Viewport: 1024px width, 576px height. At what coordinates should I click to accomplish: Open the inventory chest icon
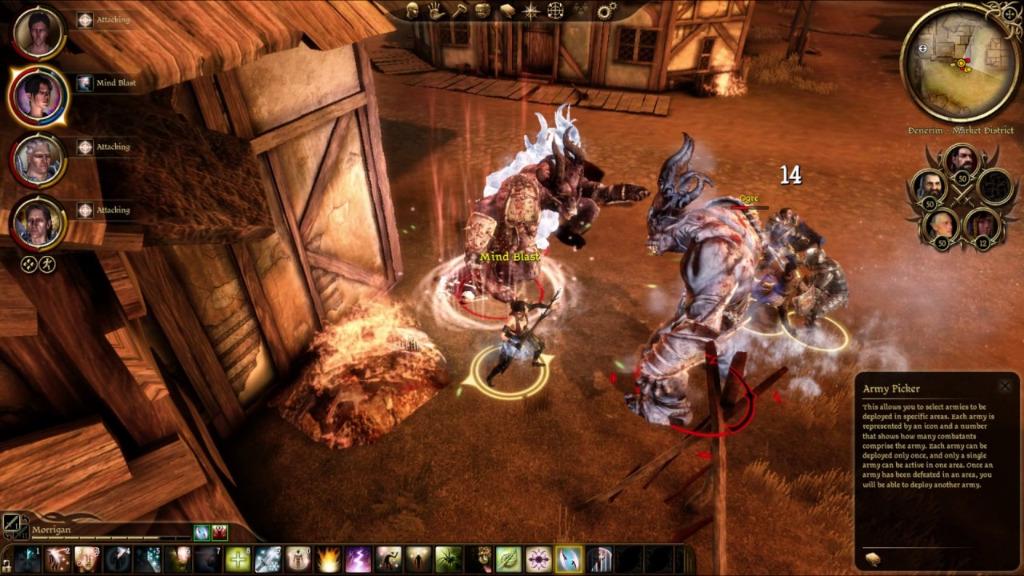point(483,10)
